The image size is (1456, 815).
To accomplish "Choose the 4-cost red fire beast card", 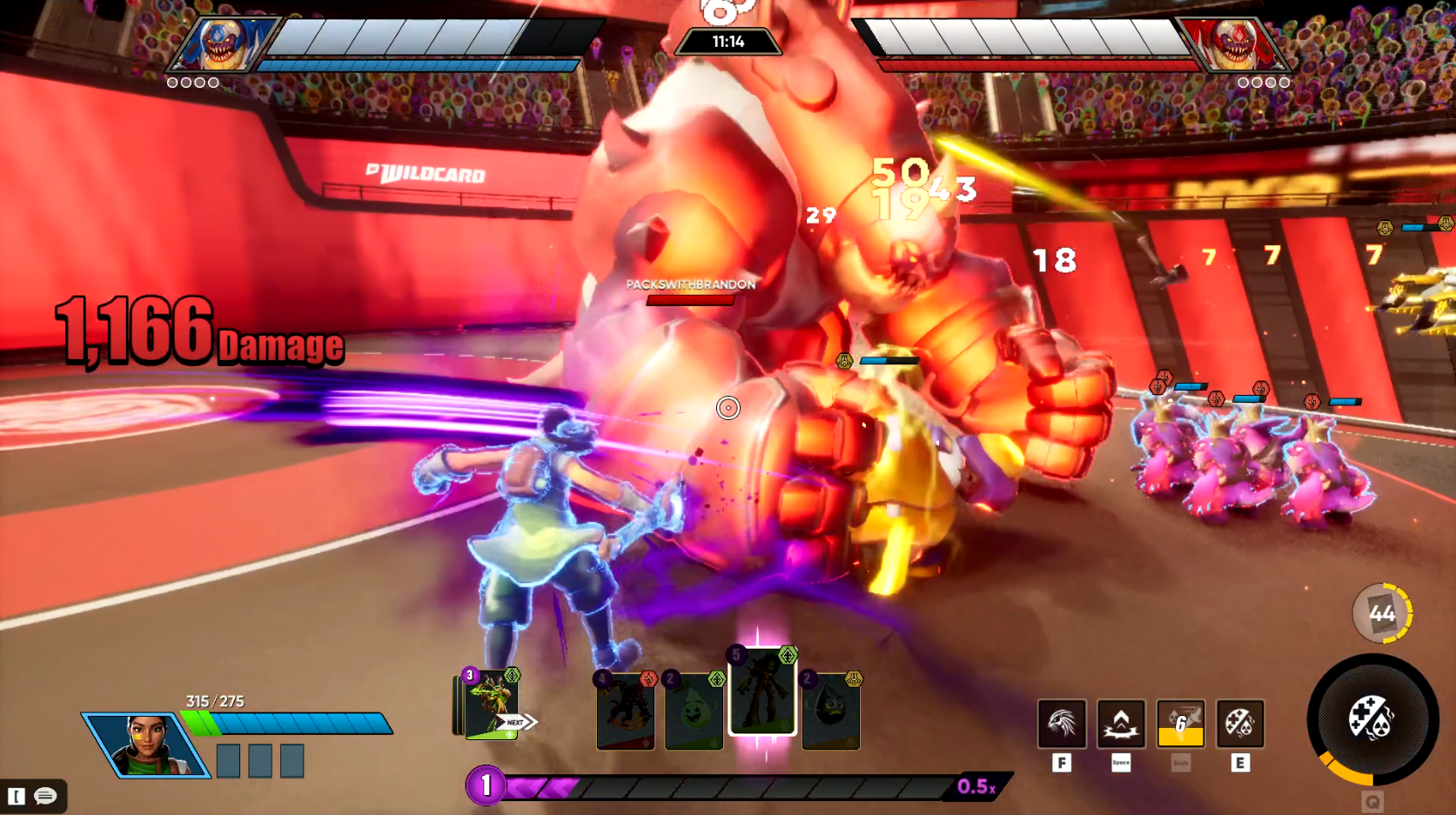I will point(626,711).
